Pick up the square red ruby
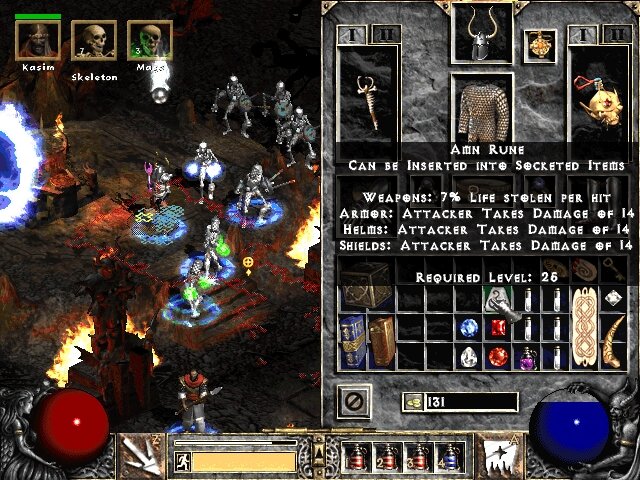Screen dimensions: 640x480 (x=497, y=327)
